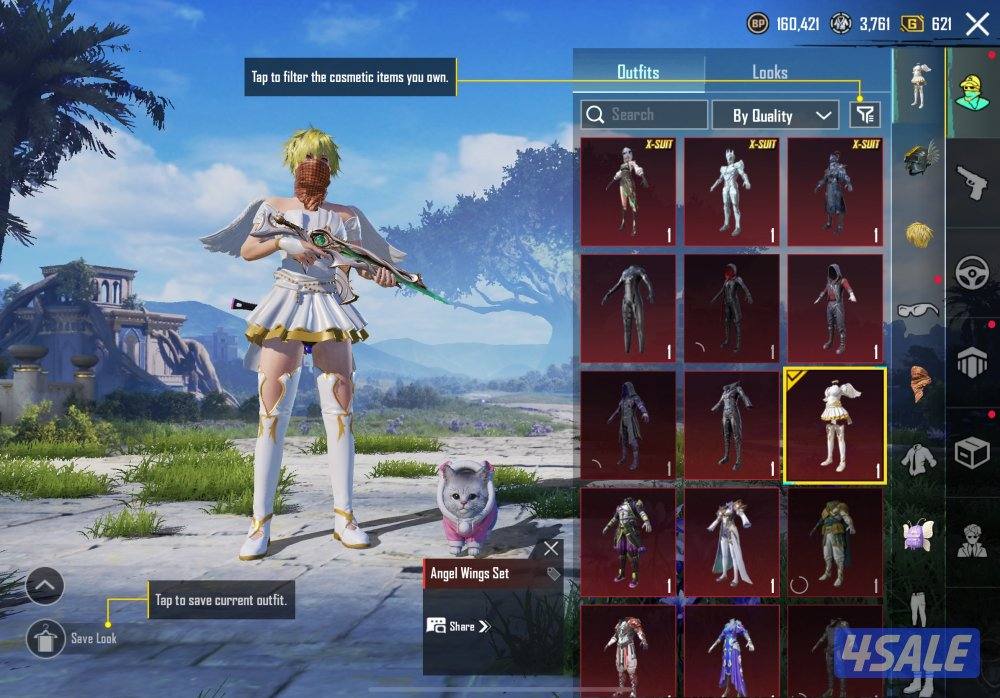Open the steering wheel vehicle skins section

pos(972,274)
